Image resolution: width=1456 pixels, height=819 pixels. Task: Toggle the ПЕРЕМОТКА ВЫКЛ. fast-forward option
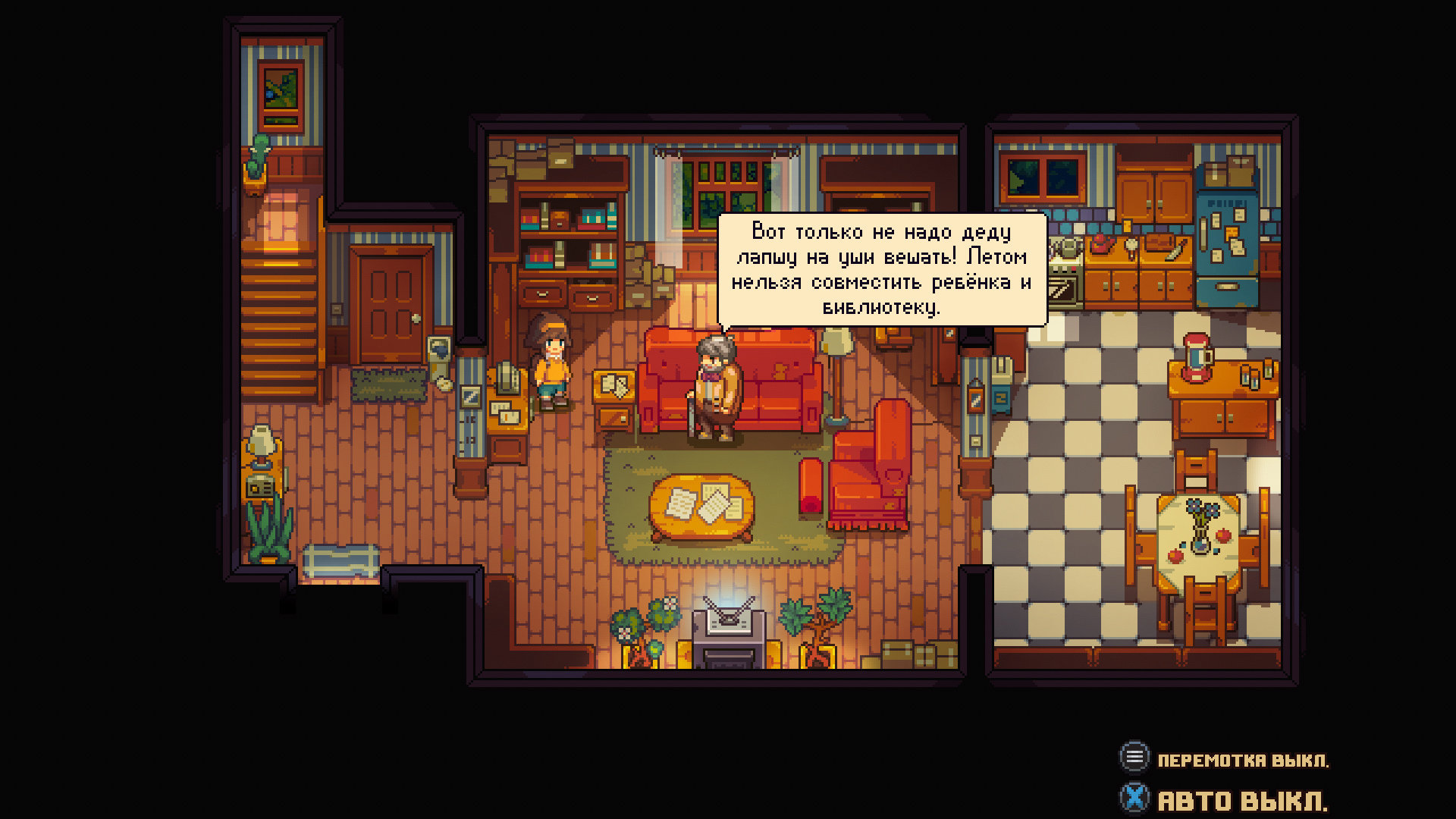pos(1224,759)
